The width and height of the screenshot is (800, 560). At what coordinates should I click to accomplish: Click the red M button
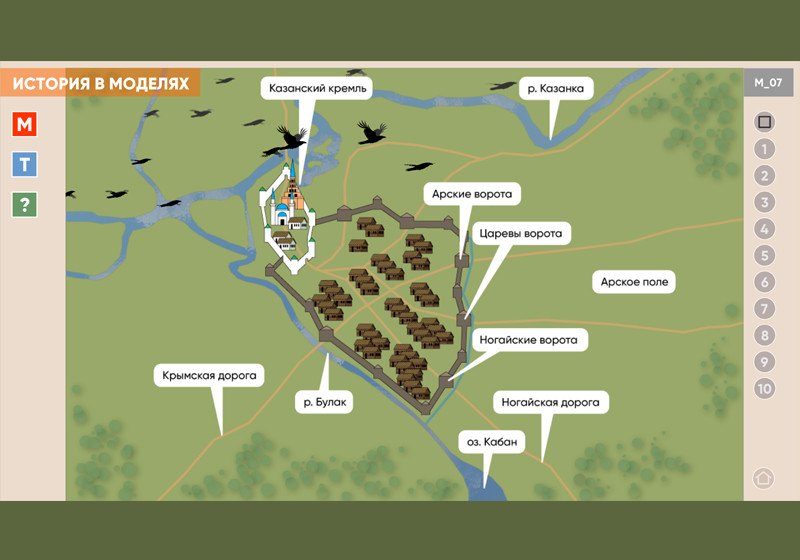point(24,125)
